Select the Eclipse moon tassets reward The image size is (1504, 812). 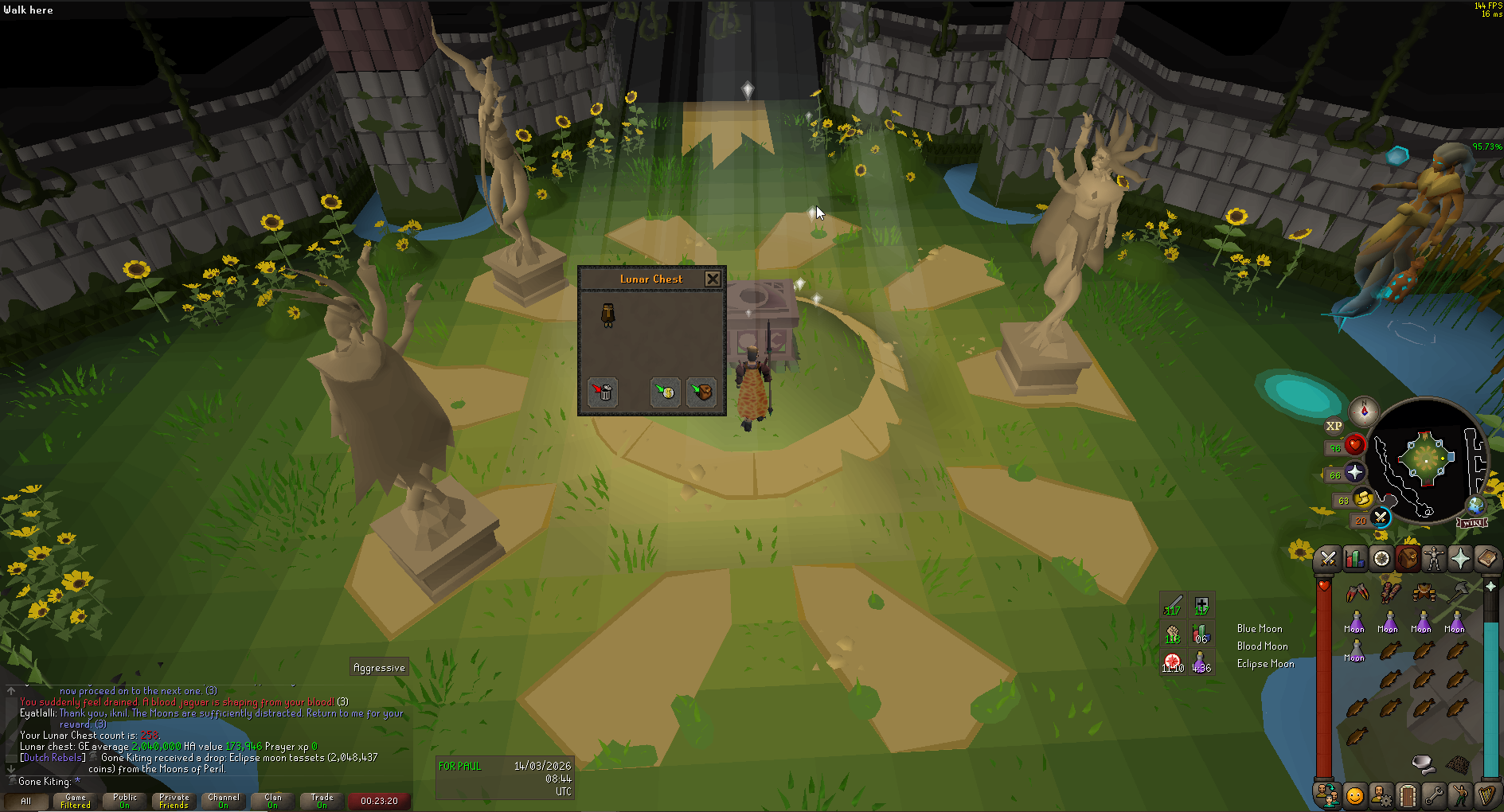[607, 315]
